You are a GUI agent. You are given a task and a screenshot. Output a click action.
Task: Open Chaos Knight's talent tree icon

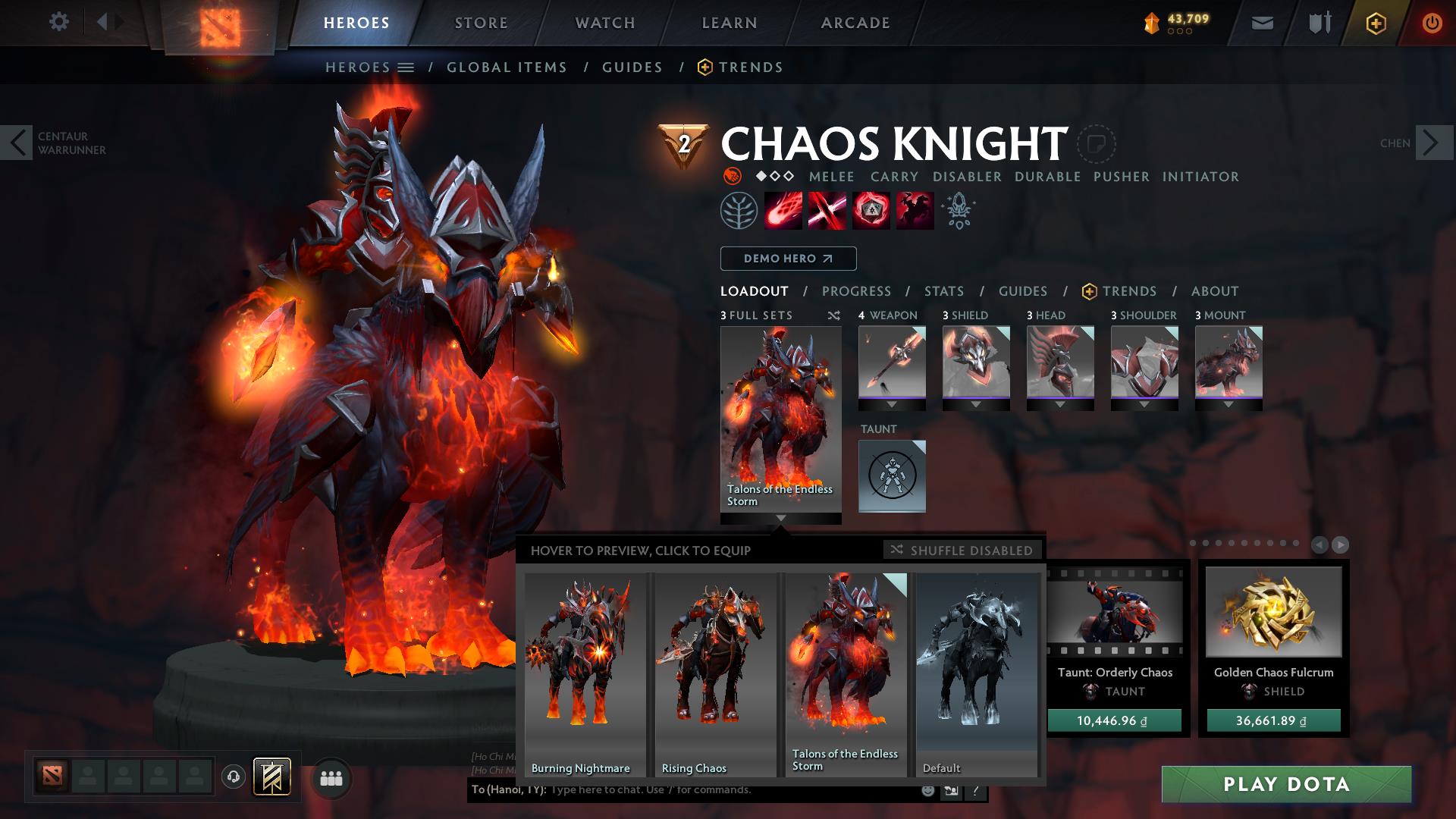957,211
